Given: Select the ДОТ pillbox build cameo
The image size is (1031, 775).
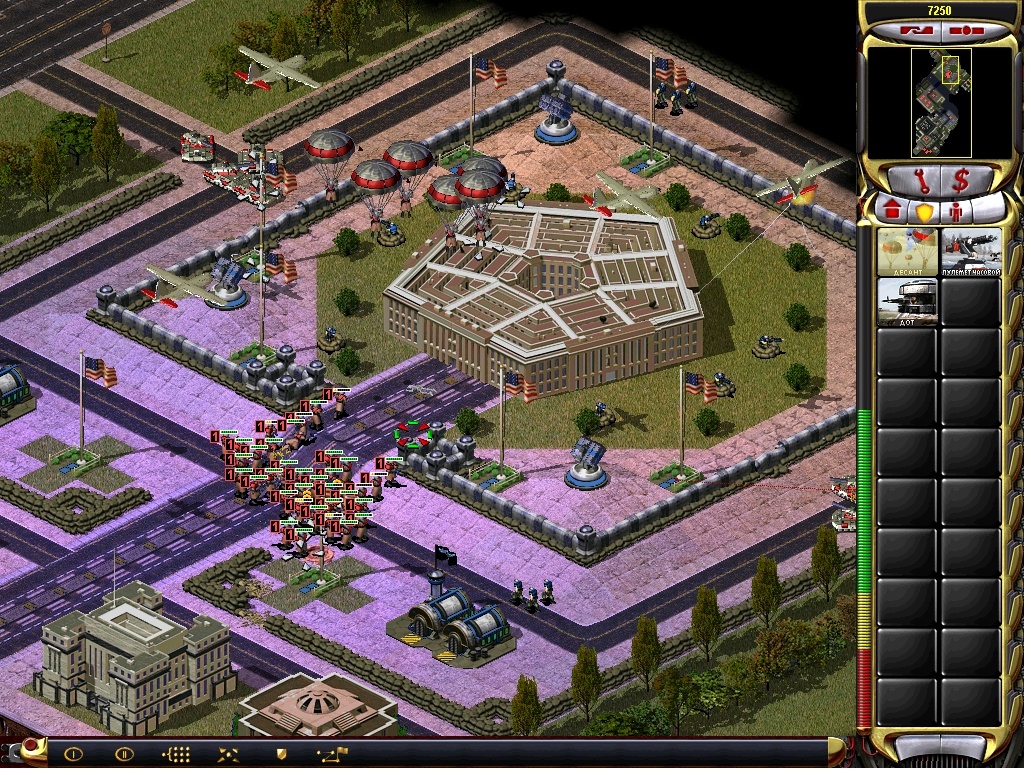Looking at the screenshot, I should click(907, 302).
